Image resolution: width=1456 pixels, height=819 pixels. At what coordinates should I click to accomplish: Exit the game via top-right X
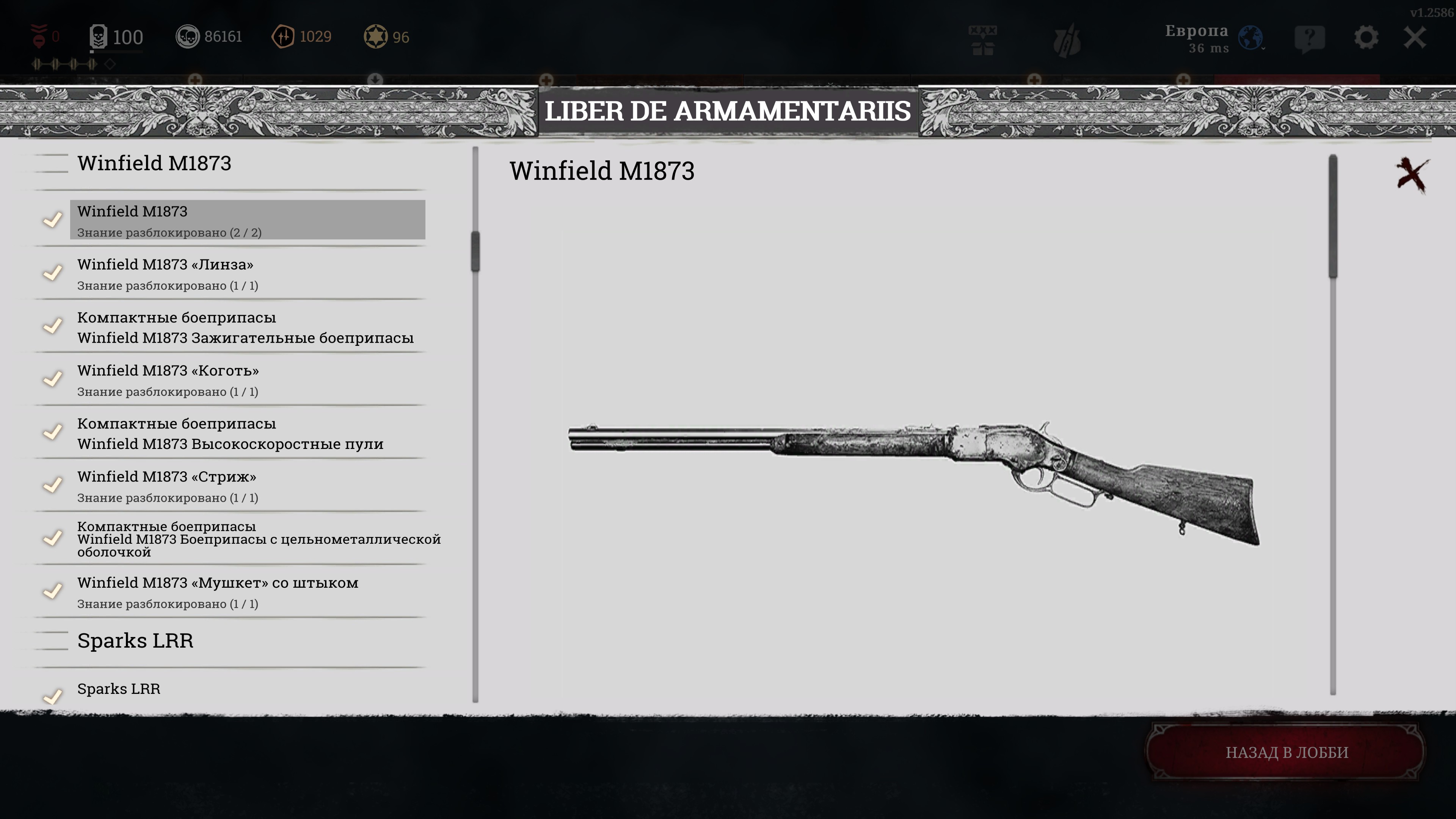[1415, 38]
